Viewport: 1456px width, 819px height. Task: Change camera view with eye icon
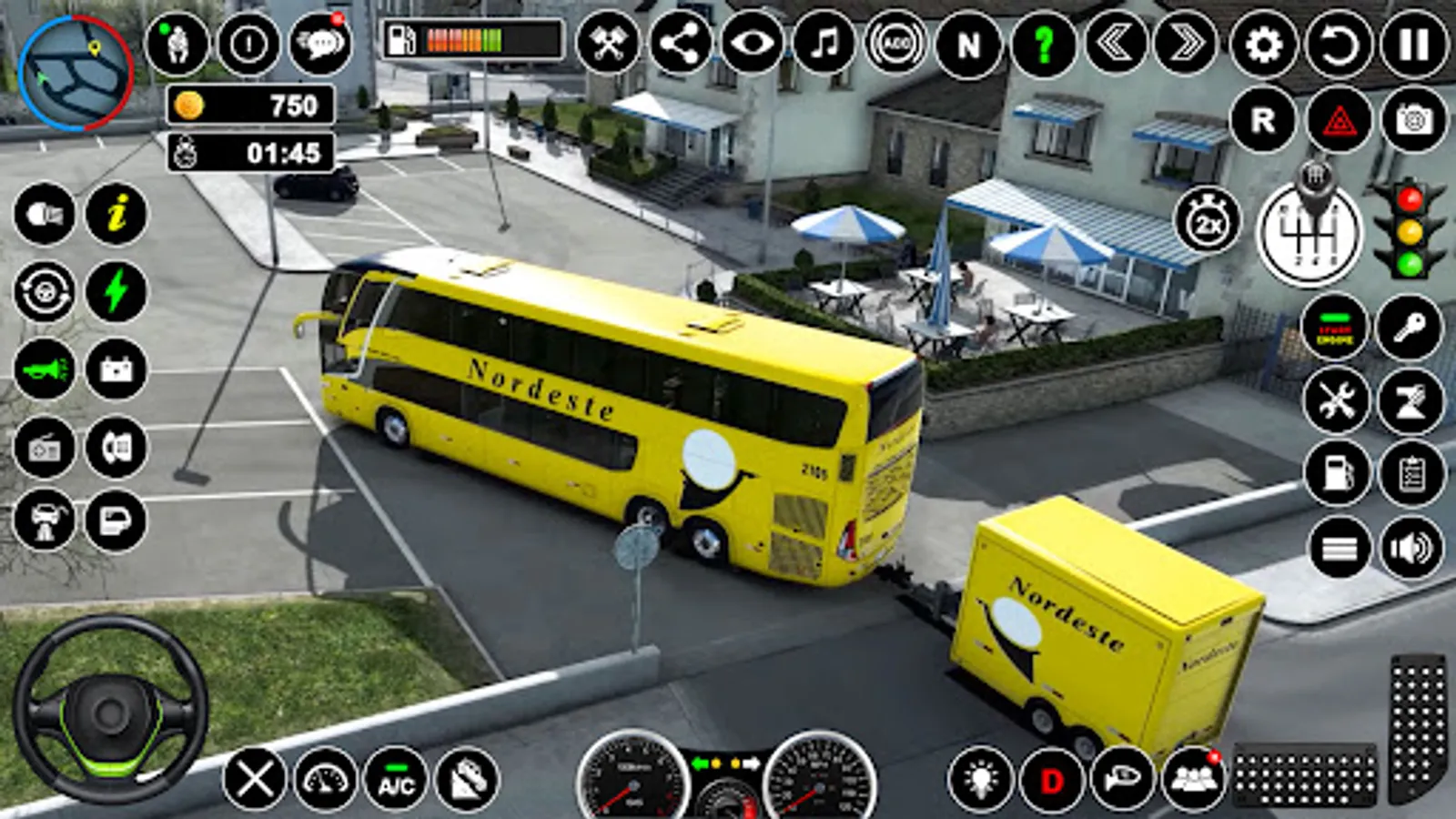tap(753, 44)
